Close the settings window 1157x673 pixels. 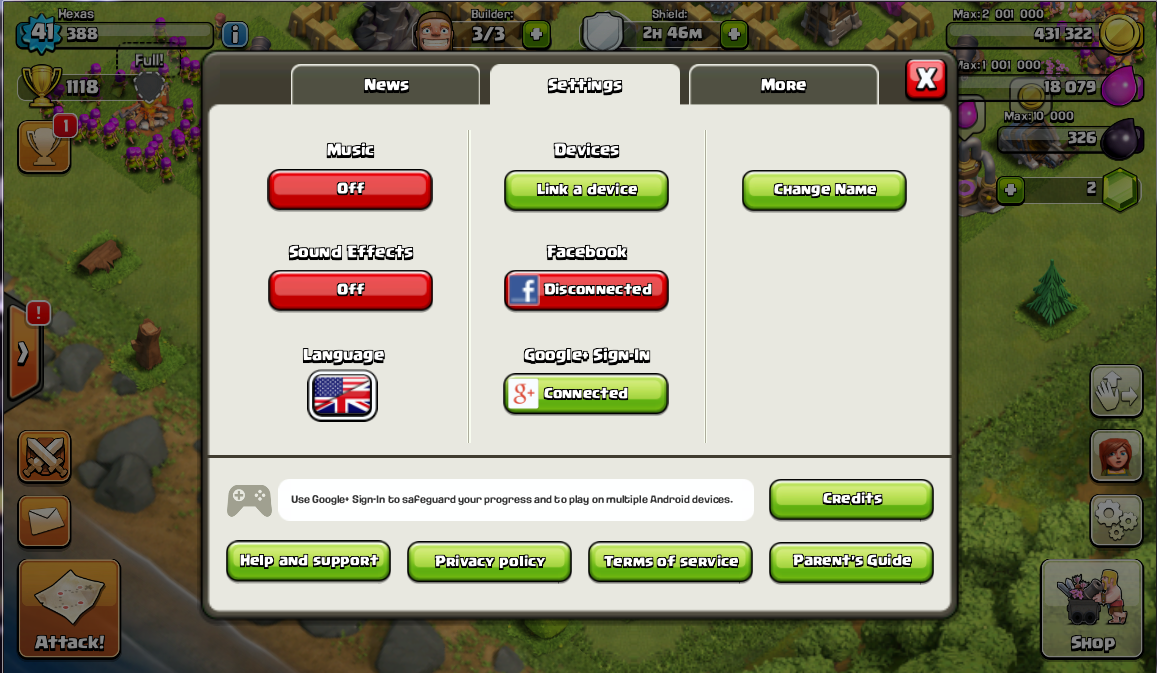(x=926, y=78)
